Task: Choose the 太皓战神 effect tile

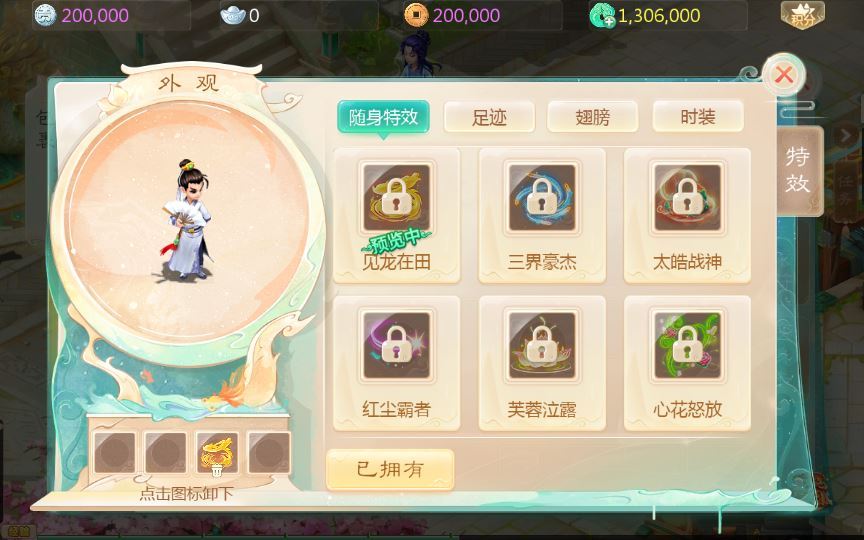Action: click(687, 214)
